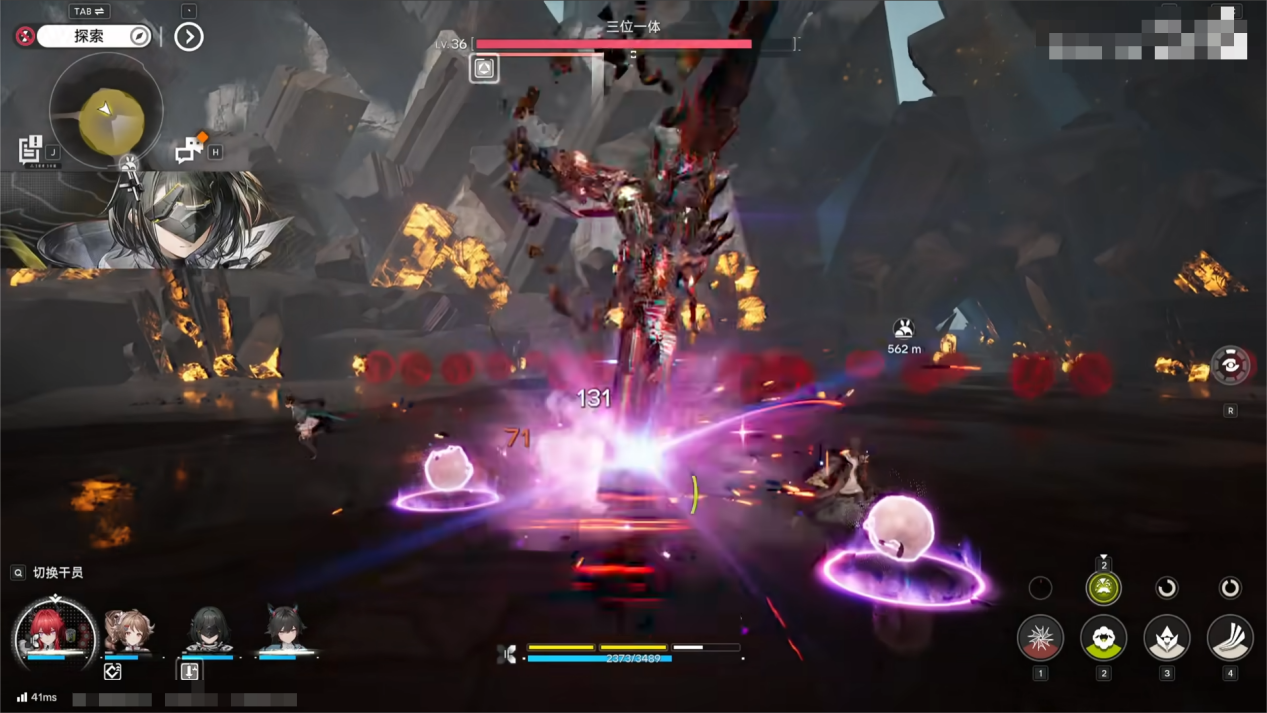This screenshot has width=1267, height=713.
Task: Open the chat bubbles icon
Action: coord(188,150)
